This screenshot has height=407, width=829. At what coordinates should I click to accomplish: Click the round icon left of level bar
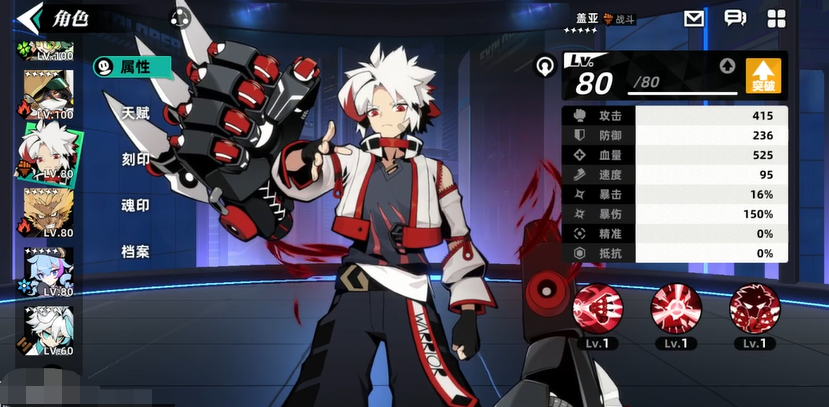point(545,67)
